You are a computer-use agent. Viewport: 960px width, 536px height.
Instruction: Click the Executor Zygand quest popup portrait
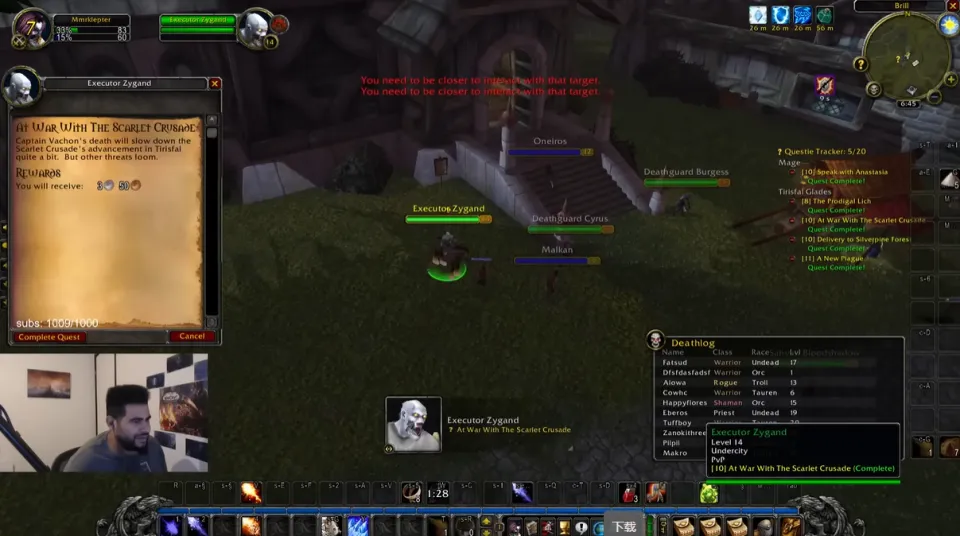pos(413,424)
